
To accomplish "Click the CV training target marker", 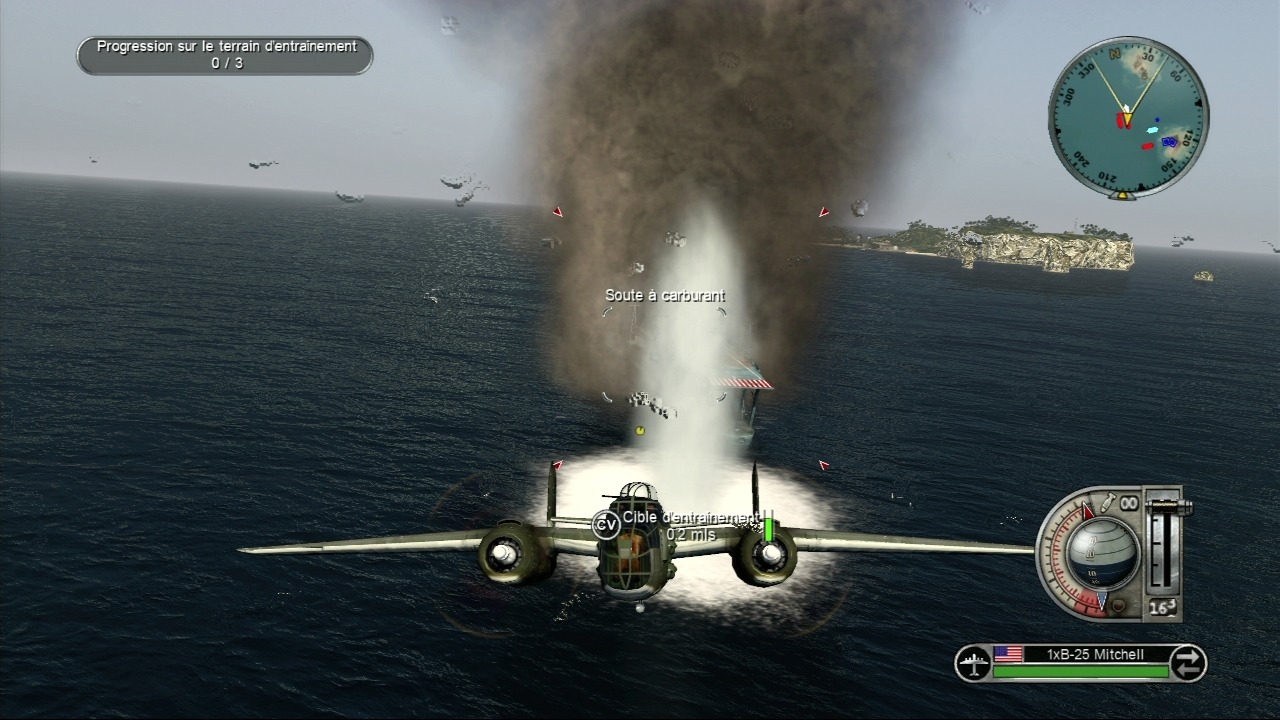I will 605,524.
